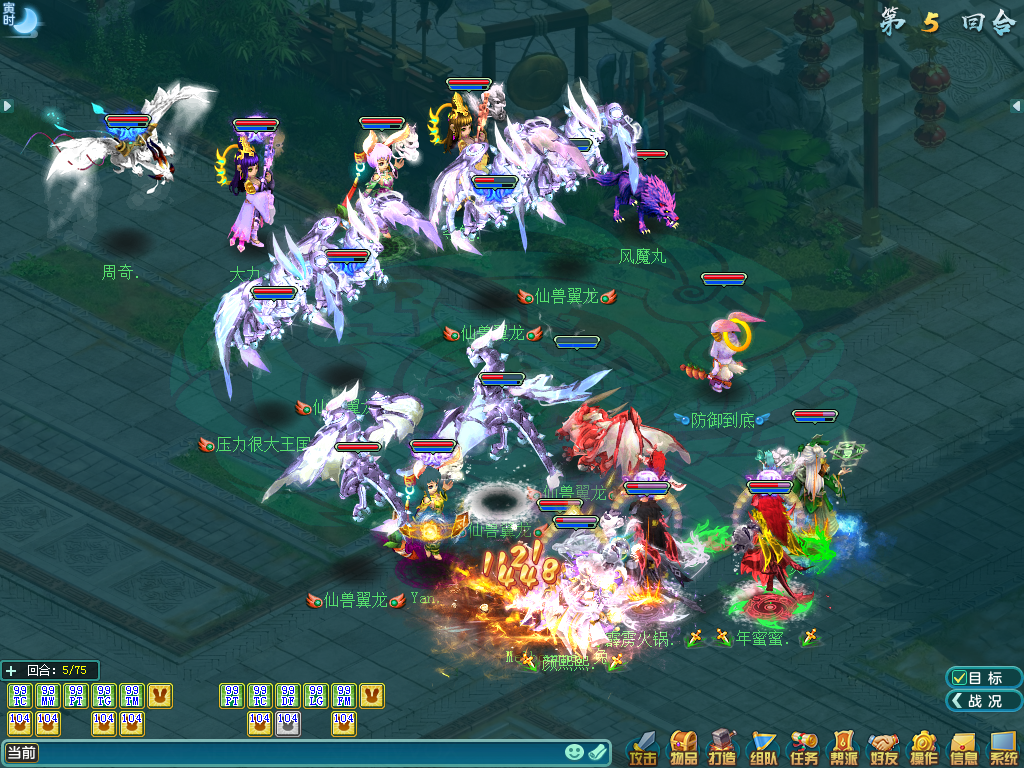
Task: Open the 系统 (System) menu
Action: pyautogui.click(x=1003, y=749)
